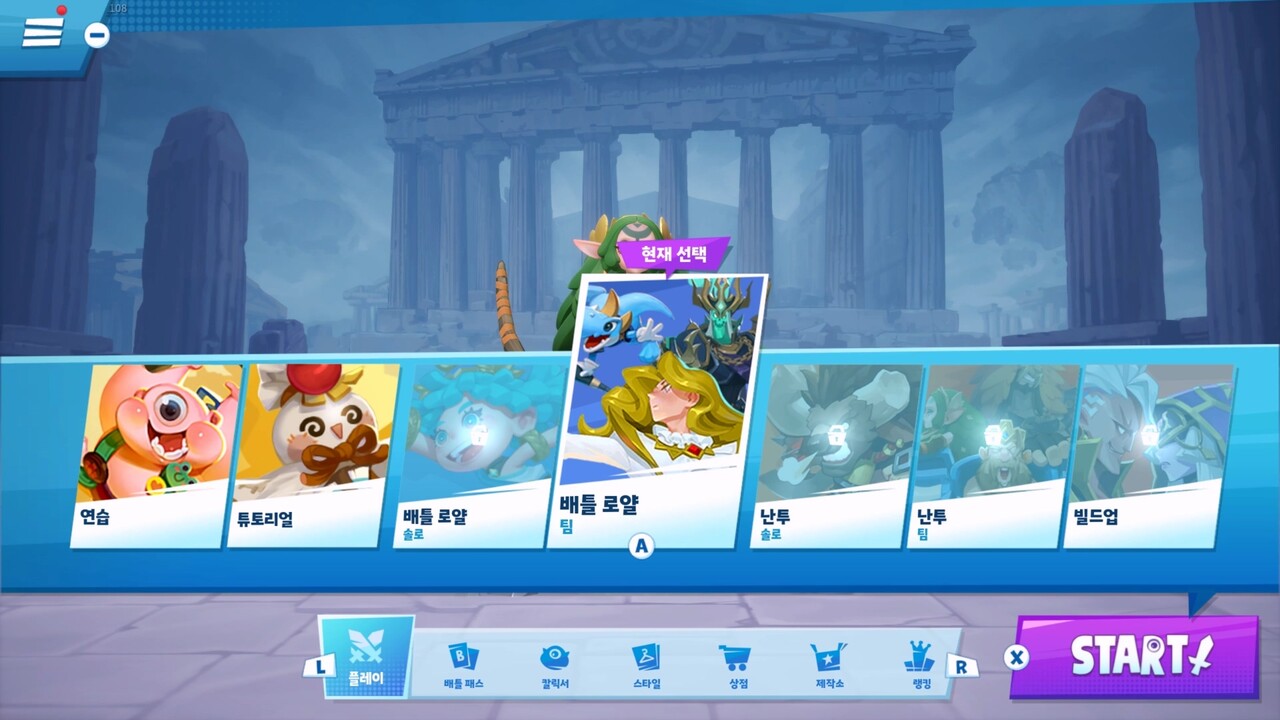Show the 랭킹 ranking tab
This screenshot has height=720, width=1280.
(920, 665)
